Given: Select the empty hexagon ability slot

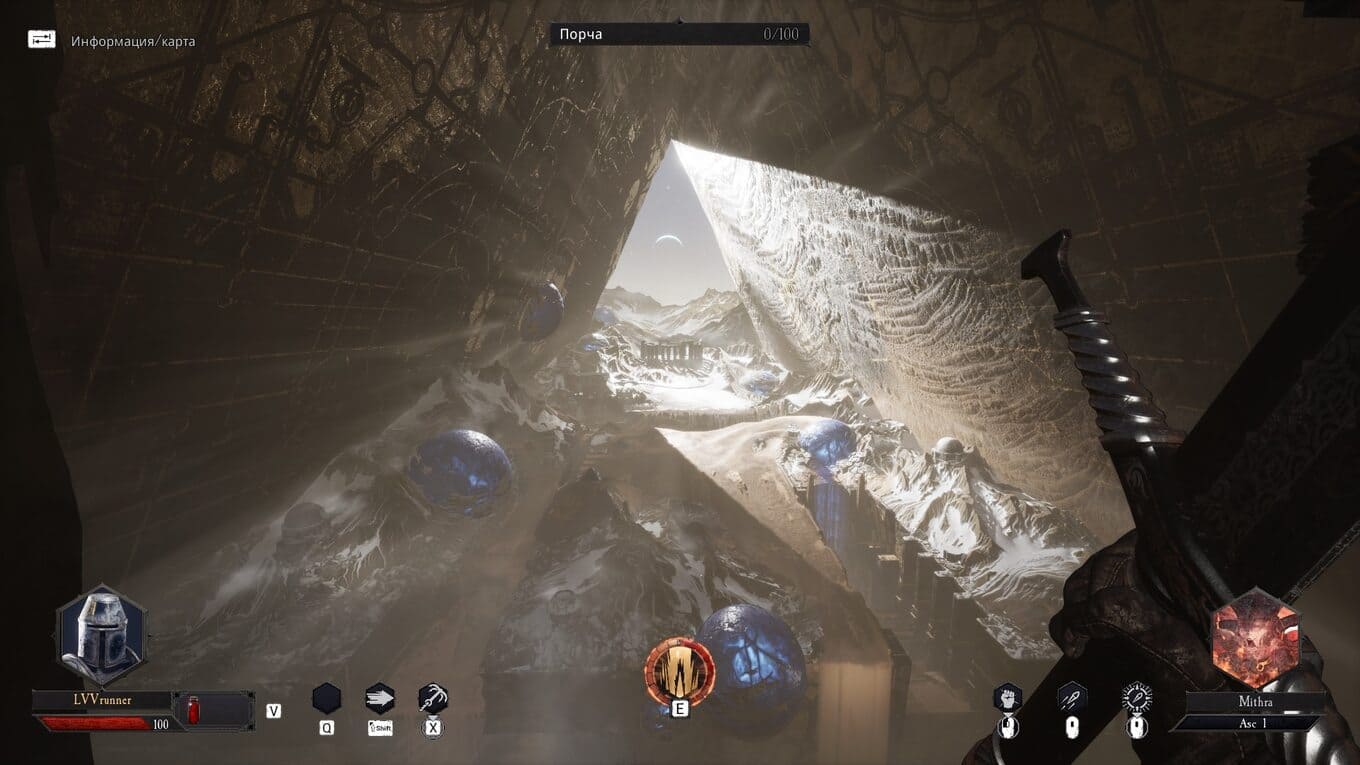Looking at the screenshot, I should (327, 697).
